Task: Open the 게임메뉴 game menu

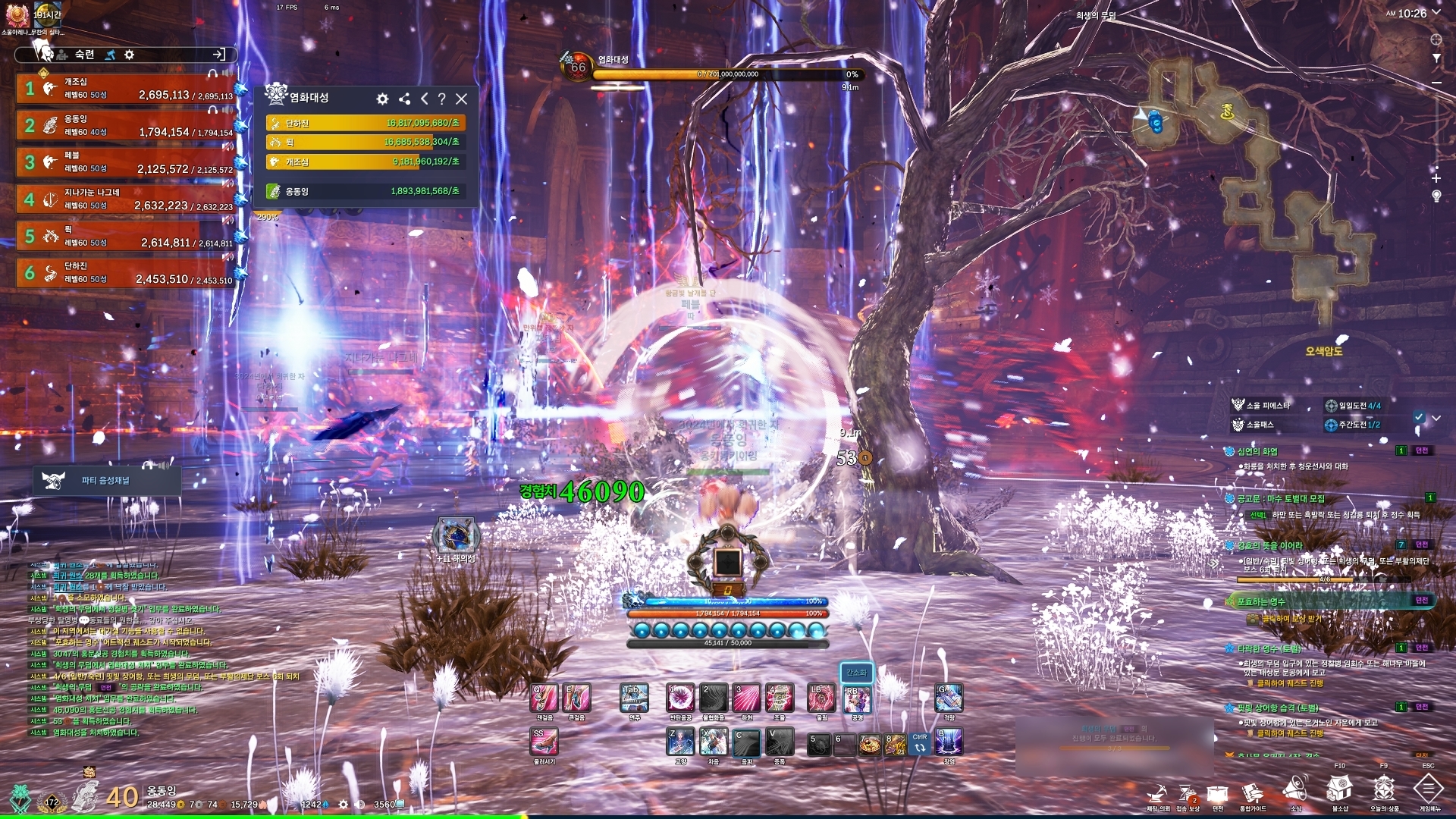Action: pyautogui.click(x=1429, y=792)
